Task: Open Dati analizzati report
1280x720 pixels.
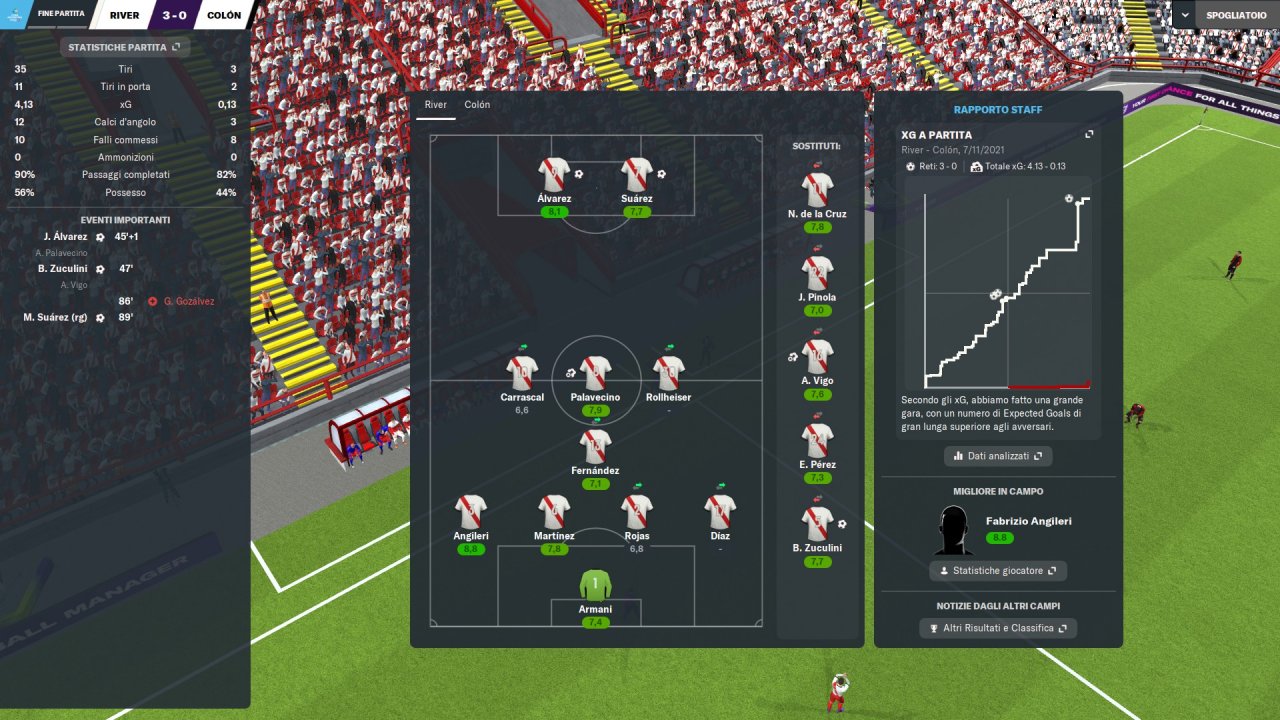Action: tap(997, 456)
